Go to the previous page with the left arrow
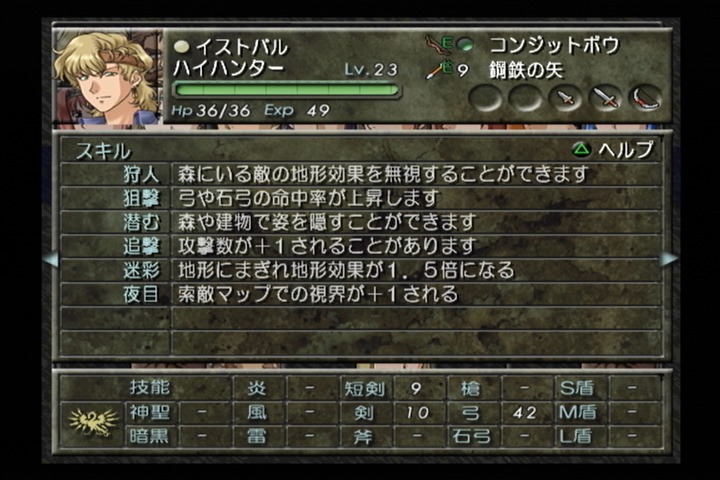The width and height of the screenshot is (720, 480). tap(51, 259)
